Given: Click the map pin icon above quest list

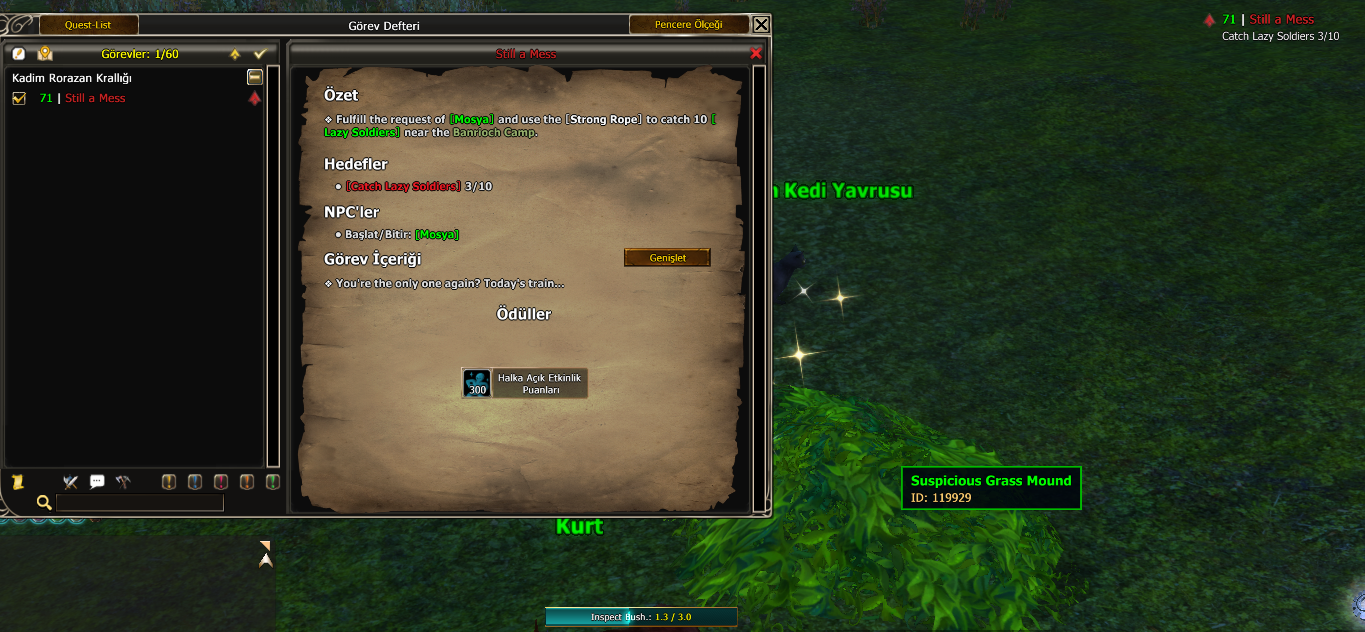Looking at the screenshot, I should (45, 54).
